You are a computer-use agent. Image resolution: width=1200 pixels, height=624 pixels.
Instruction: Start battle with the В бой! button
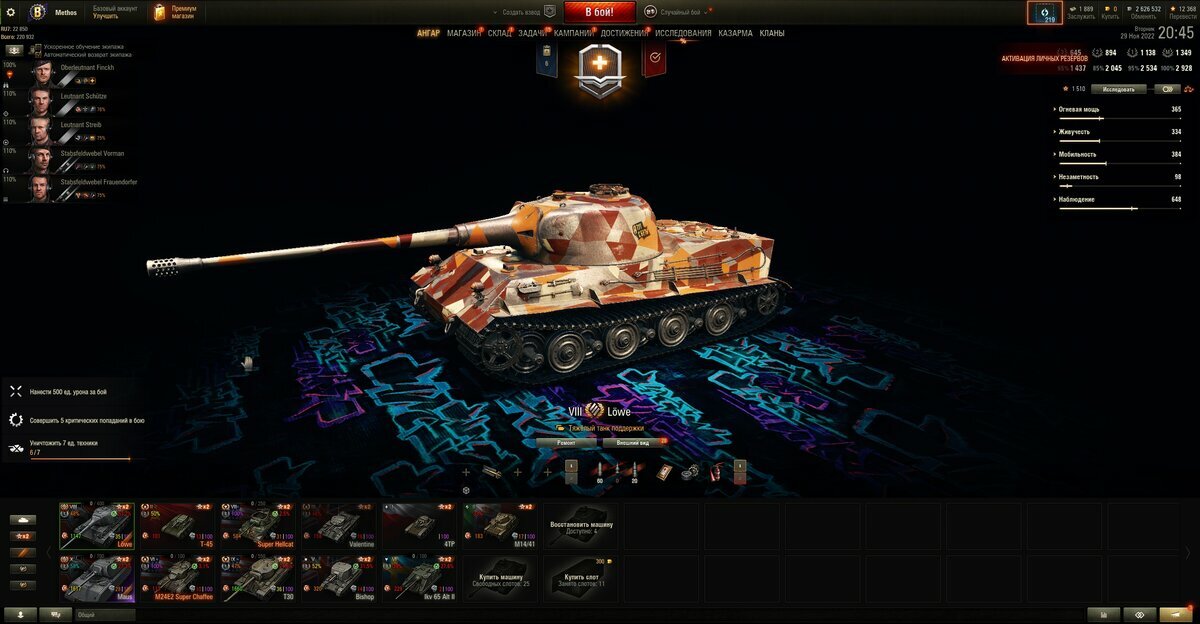pyautogui.click(x=600, y=12)
